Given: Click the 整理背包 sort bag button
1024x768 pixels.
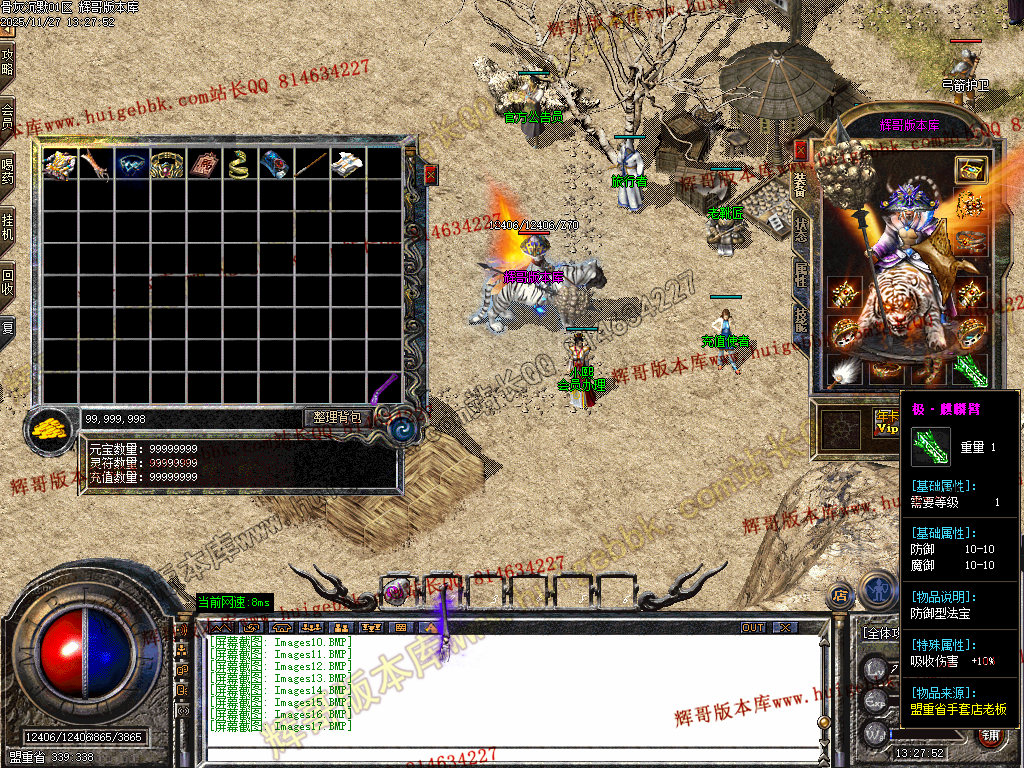Looking at the screenshot, I should tap(338, 417).
